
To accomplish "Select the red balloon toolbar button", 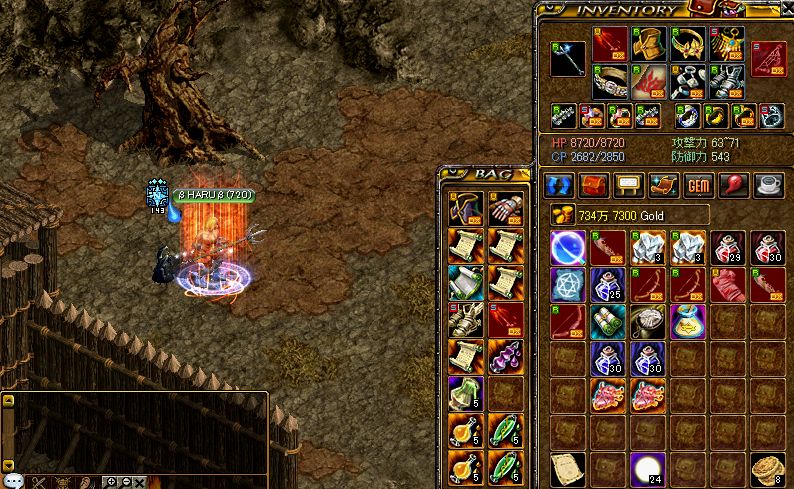I will 734,185.
